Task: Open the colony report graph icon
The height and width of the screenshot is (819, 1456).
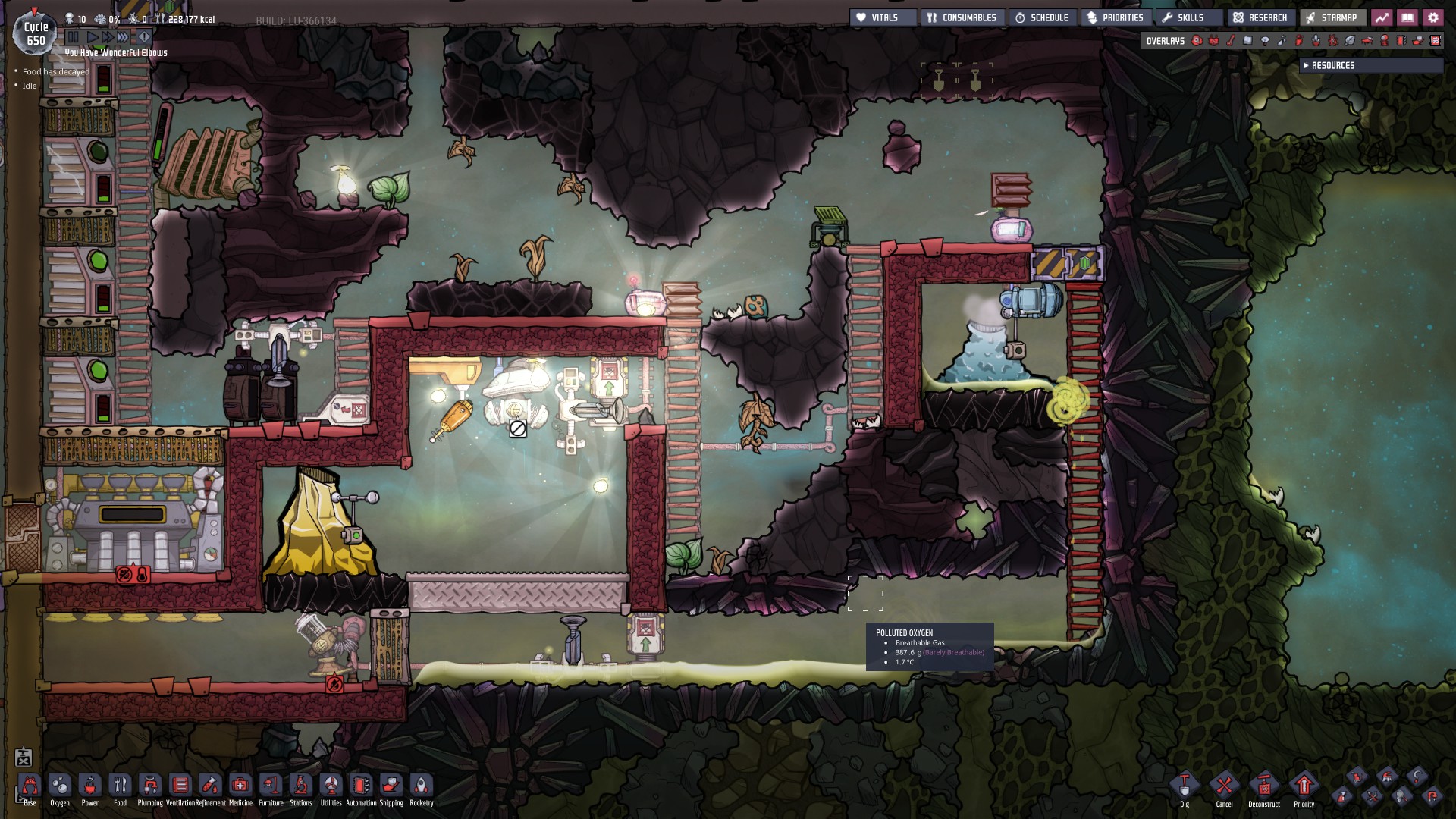Action: tap(1382, 17)
